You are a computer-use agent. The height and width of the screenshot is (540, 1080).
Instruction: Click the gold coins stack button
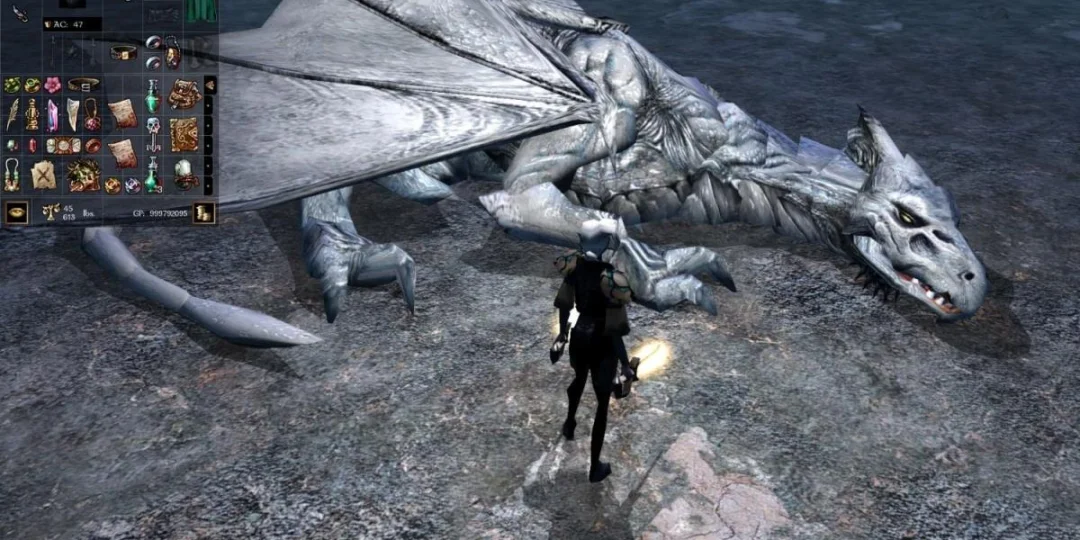204,212
